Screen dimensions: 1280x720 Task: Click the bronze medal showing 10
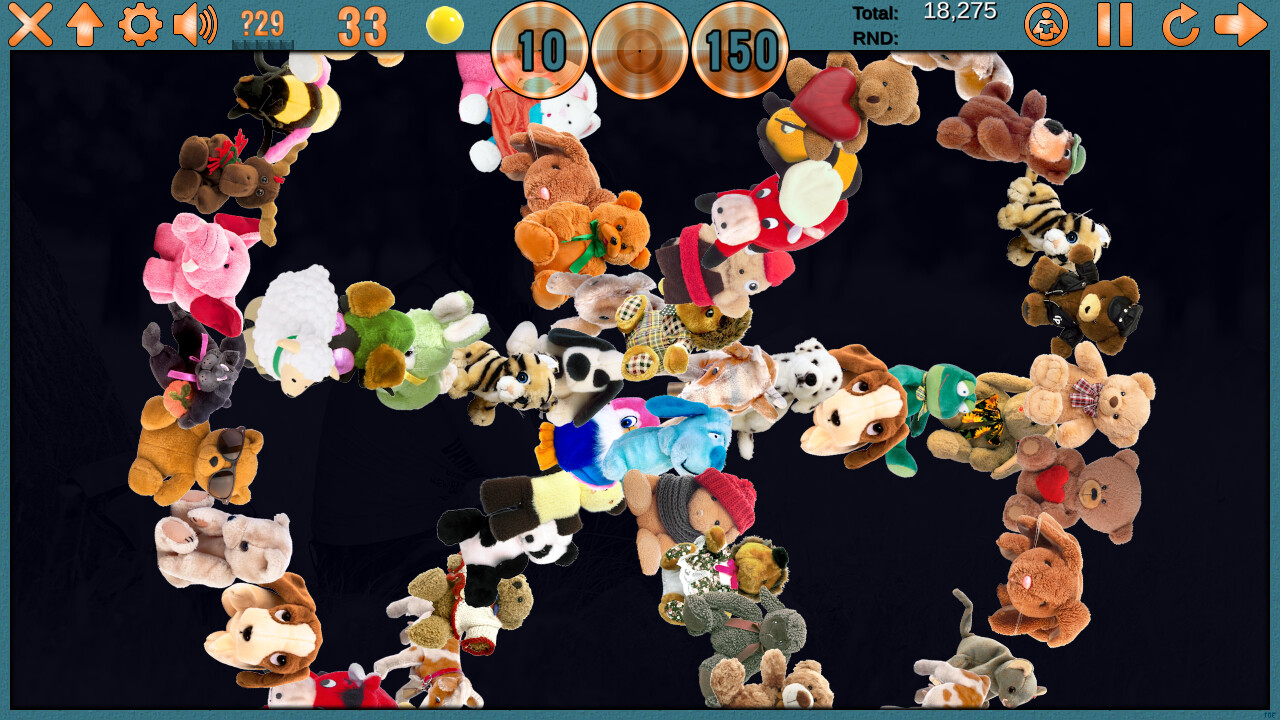pos(541,52)
